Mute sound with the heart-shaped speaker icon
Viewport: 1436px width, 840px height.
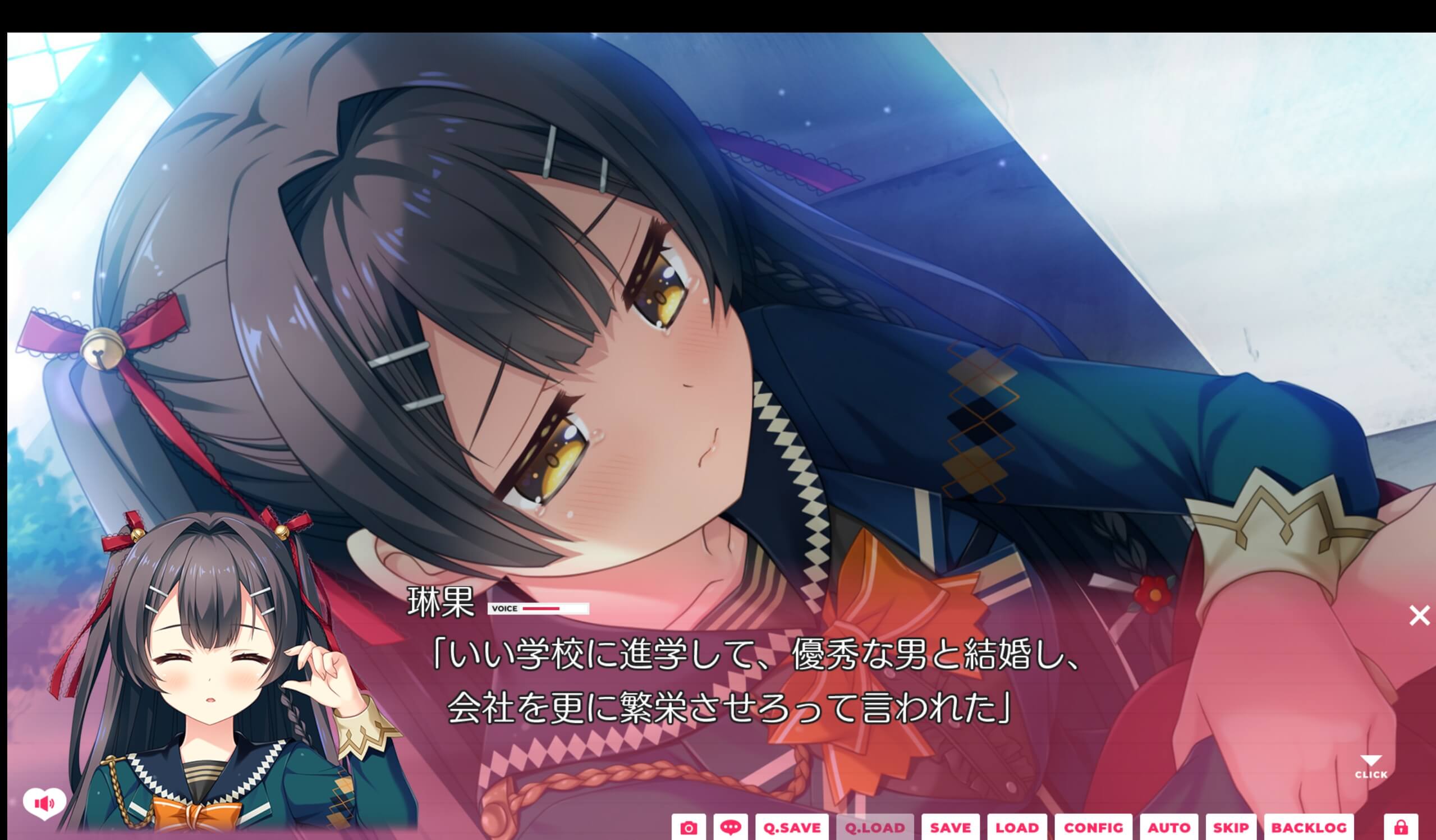[45, 804]
